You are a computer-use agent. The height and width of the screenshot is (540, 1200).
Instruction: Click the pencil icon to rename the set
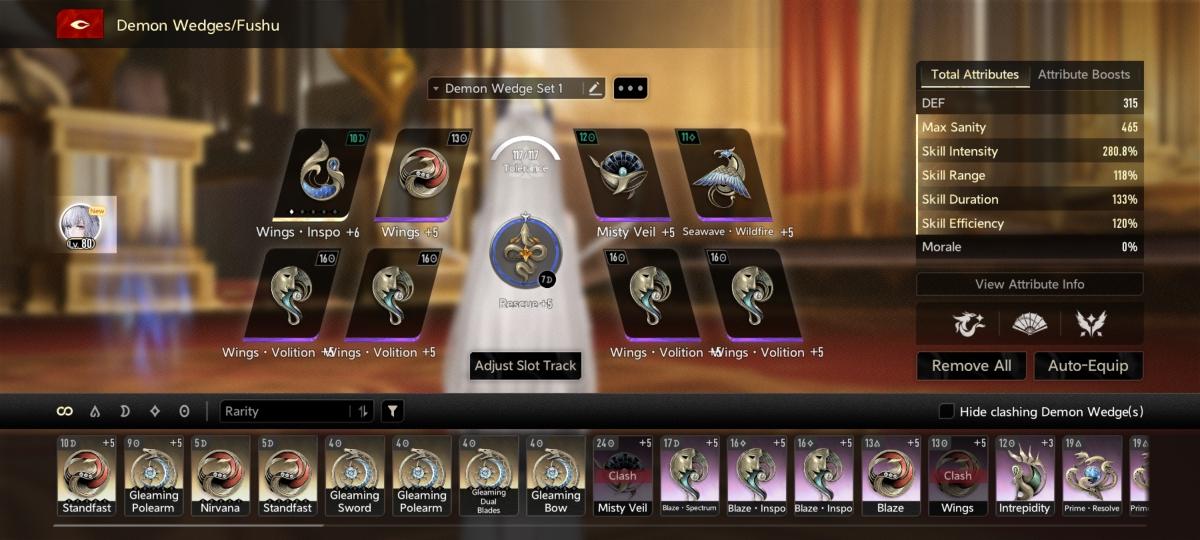[595, 89]
